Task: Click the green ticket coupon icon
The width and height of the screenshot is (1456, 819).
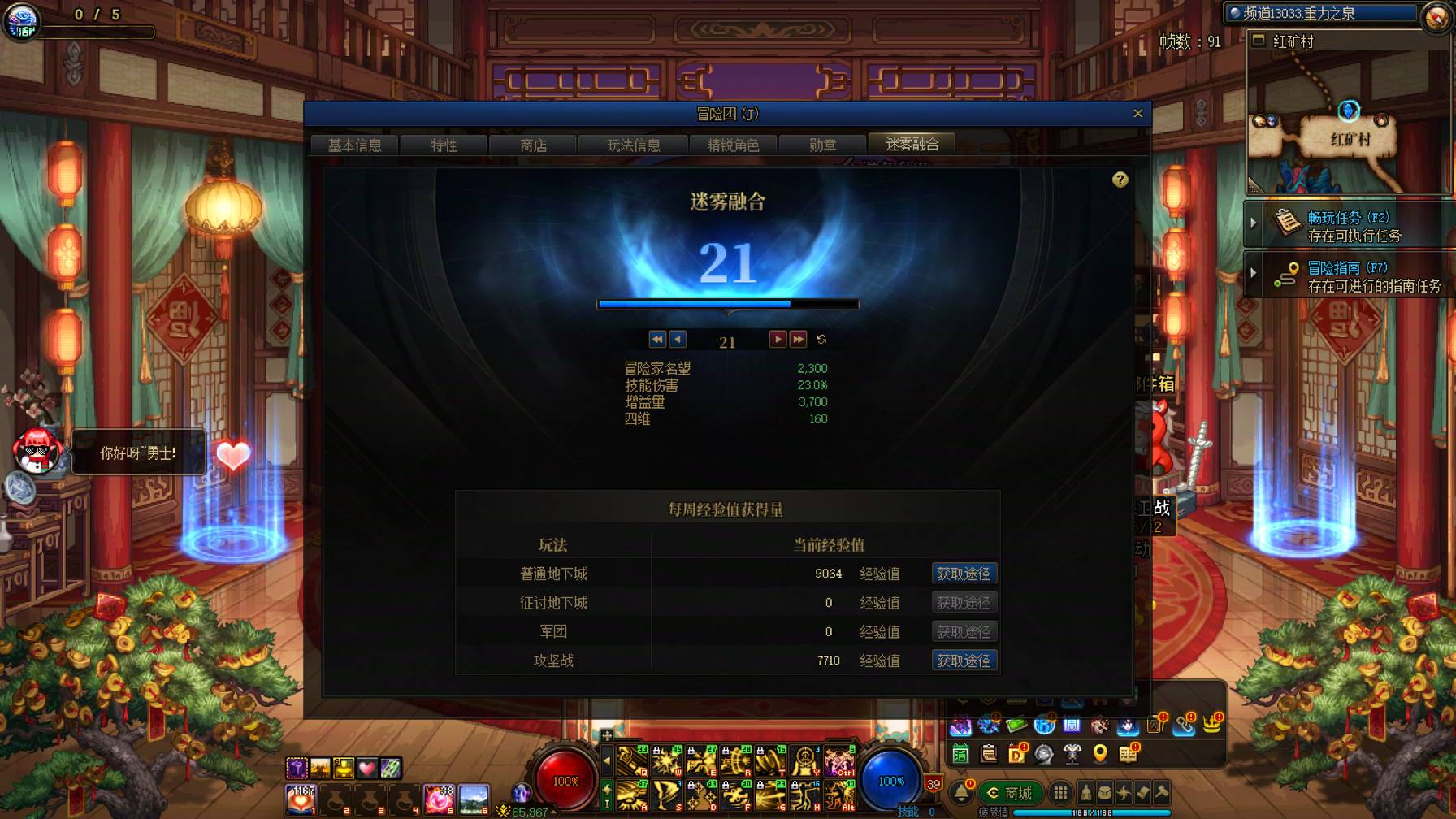Action: pos(1016,725)
